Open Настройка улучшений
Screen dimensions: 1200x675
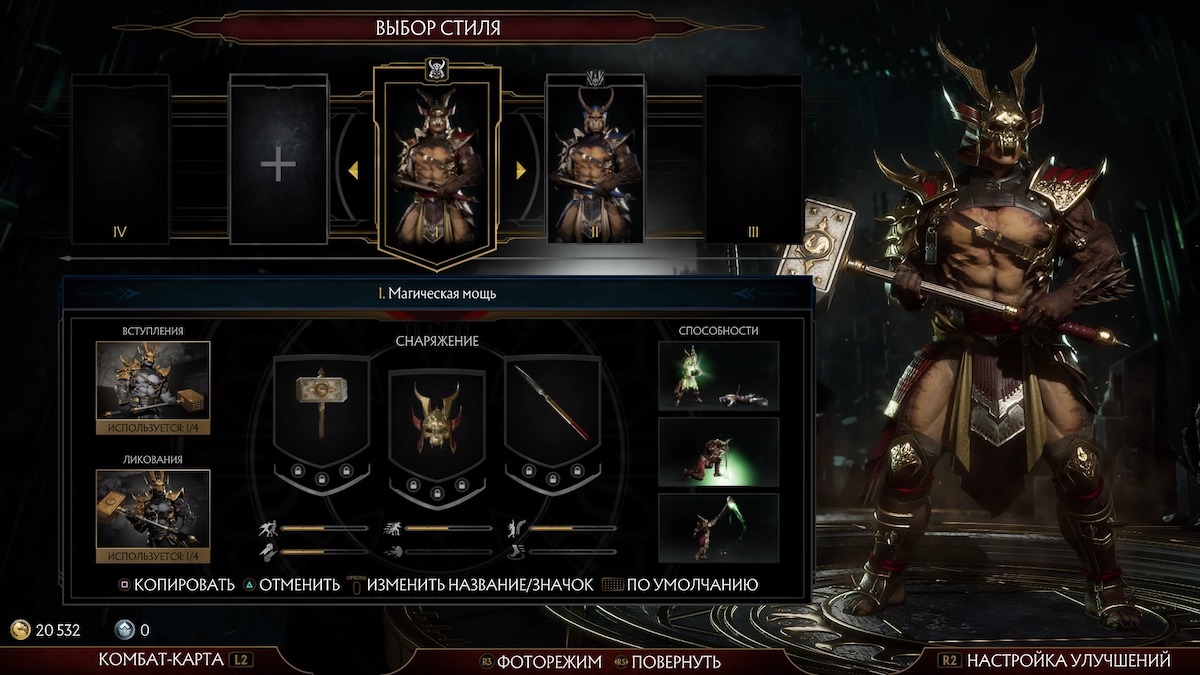(x=1057, y=661)
